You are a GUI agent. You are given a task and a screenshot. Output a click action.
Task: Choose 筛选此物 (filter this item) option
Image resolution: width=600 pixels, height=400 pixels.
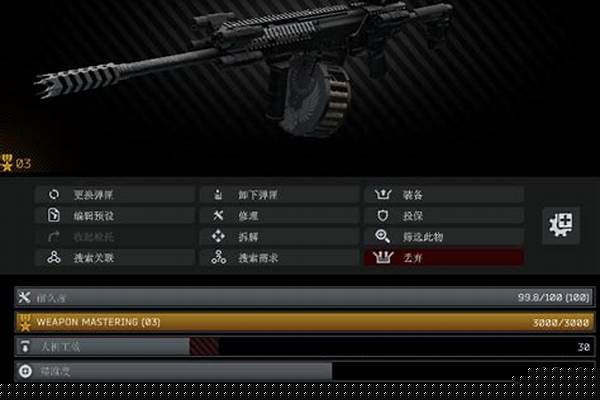[443, 236]
